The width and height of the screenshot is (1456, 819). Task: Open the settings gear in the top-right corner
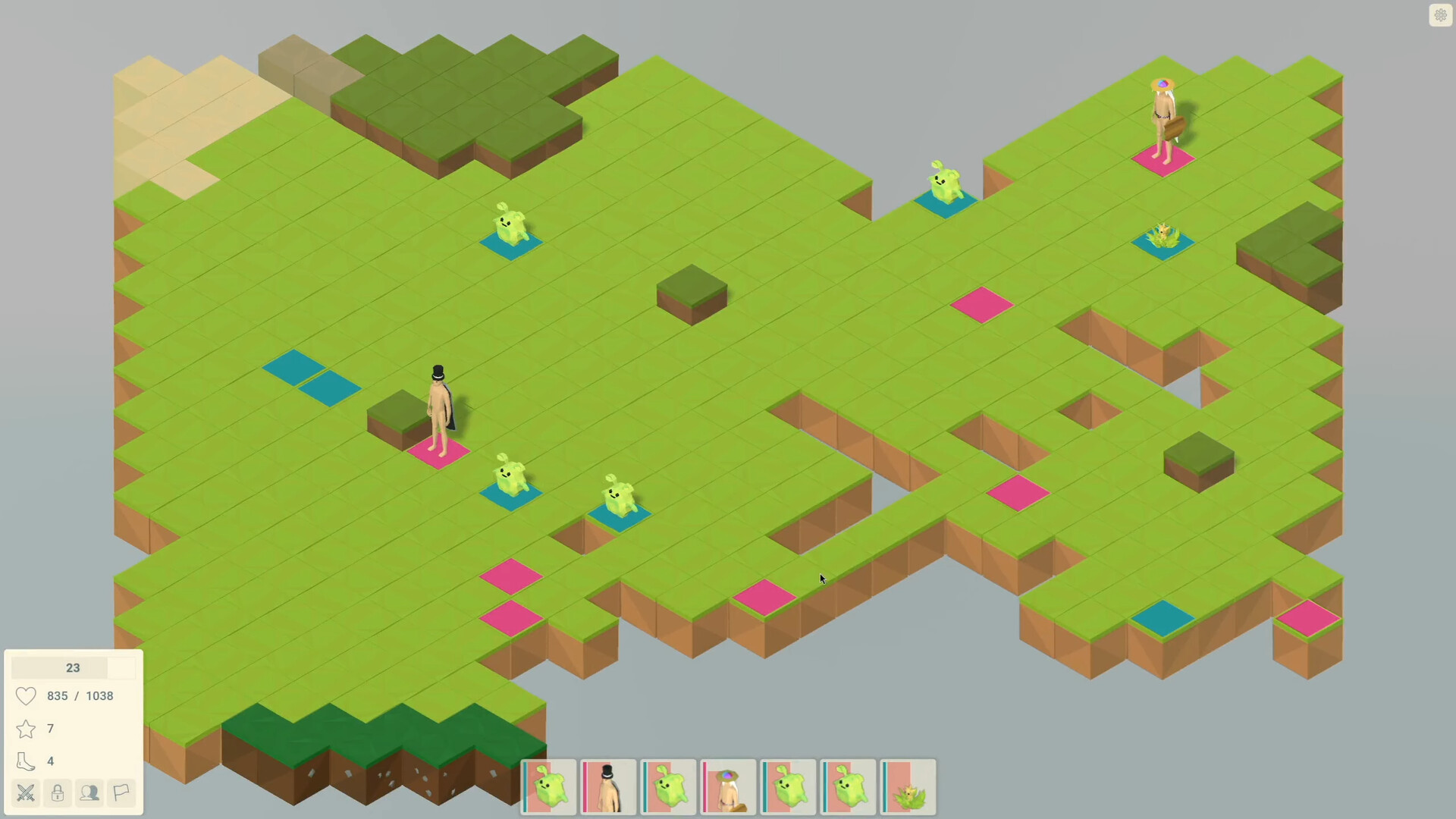[1440, 15]
